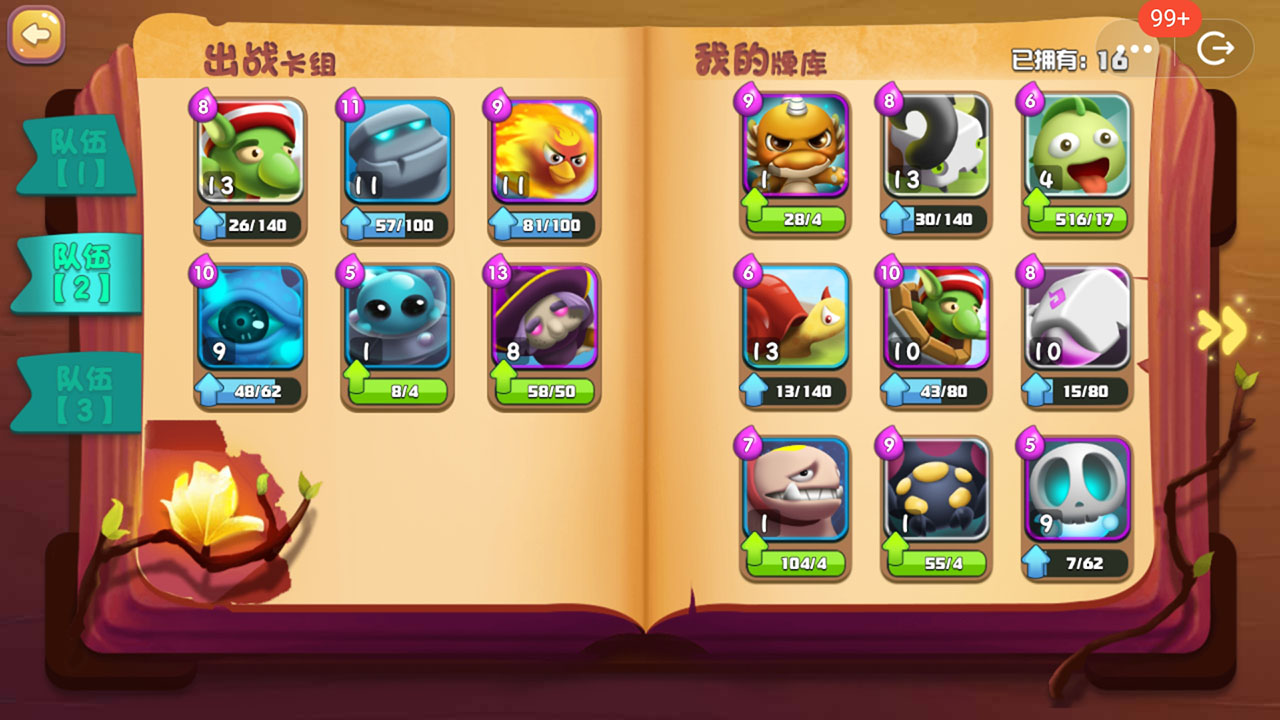
Task: Select the goblin cart card in my library
Action: tap(935, 320)
